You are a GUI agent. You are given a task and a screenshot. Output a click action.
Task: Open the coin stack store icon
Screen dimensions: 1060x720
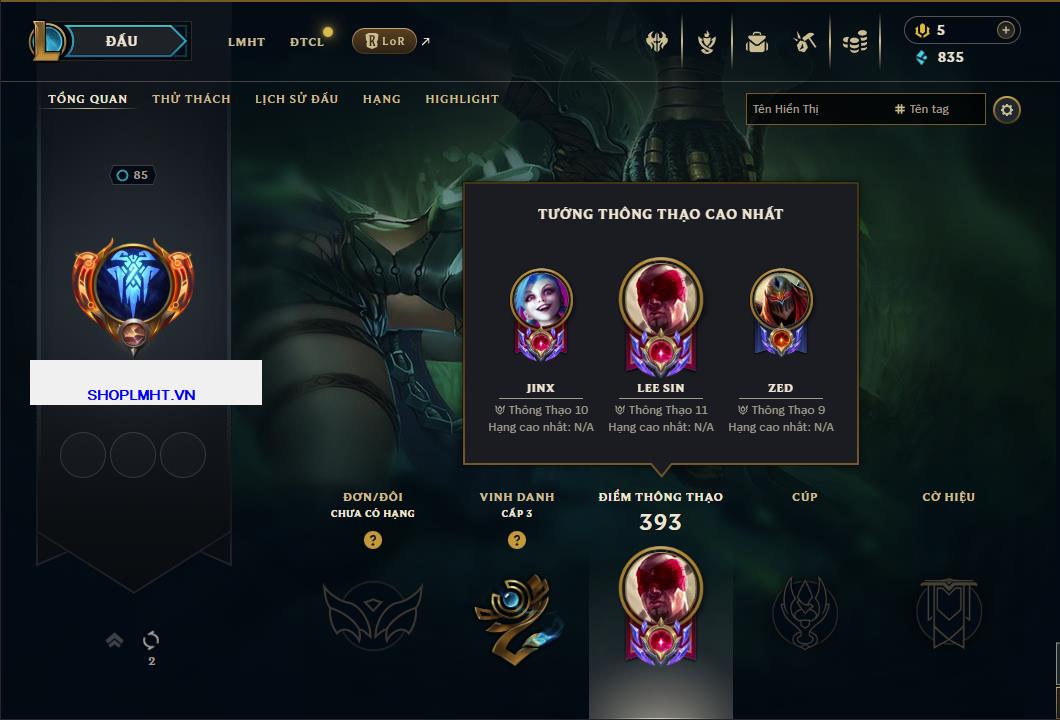[x=854, y=42]
